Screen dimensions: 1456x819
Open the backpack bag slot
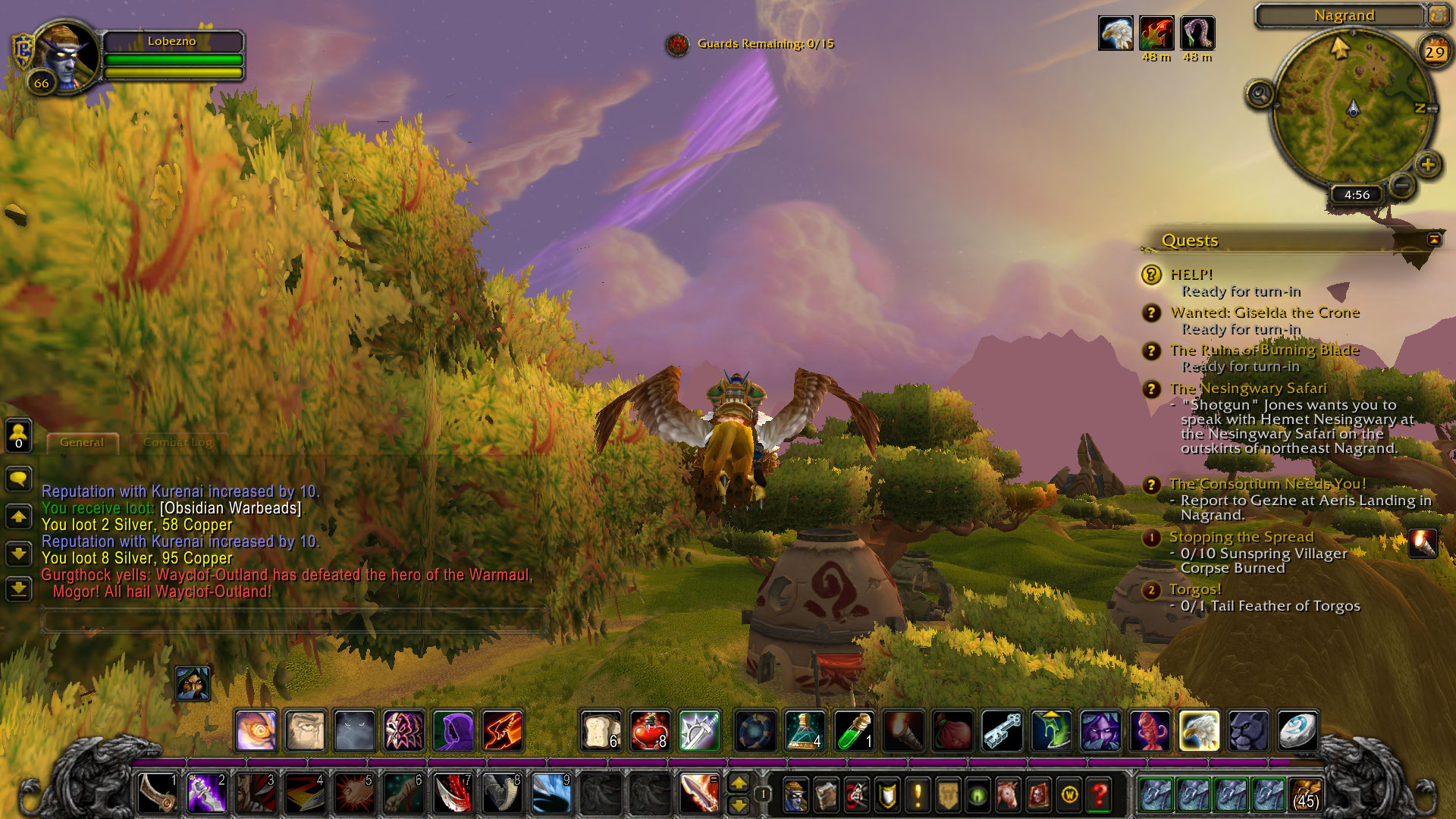(1306, 795)
